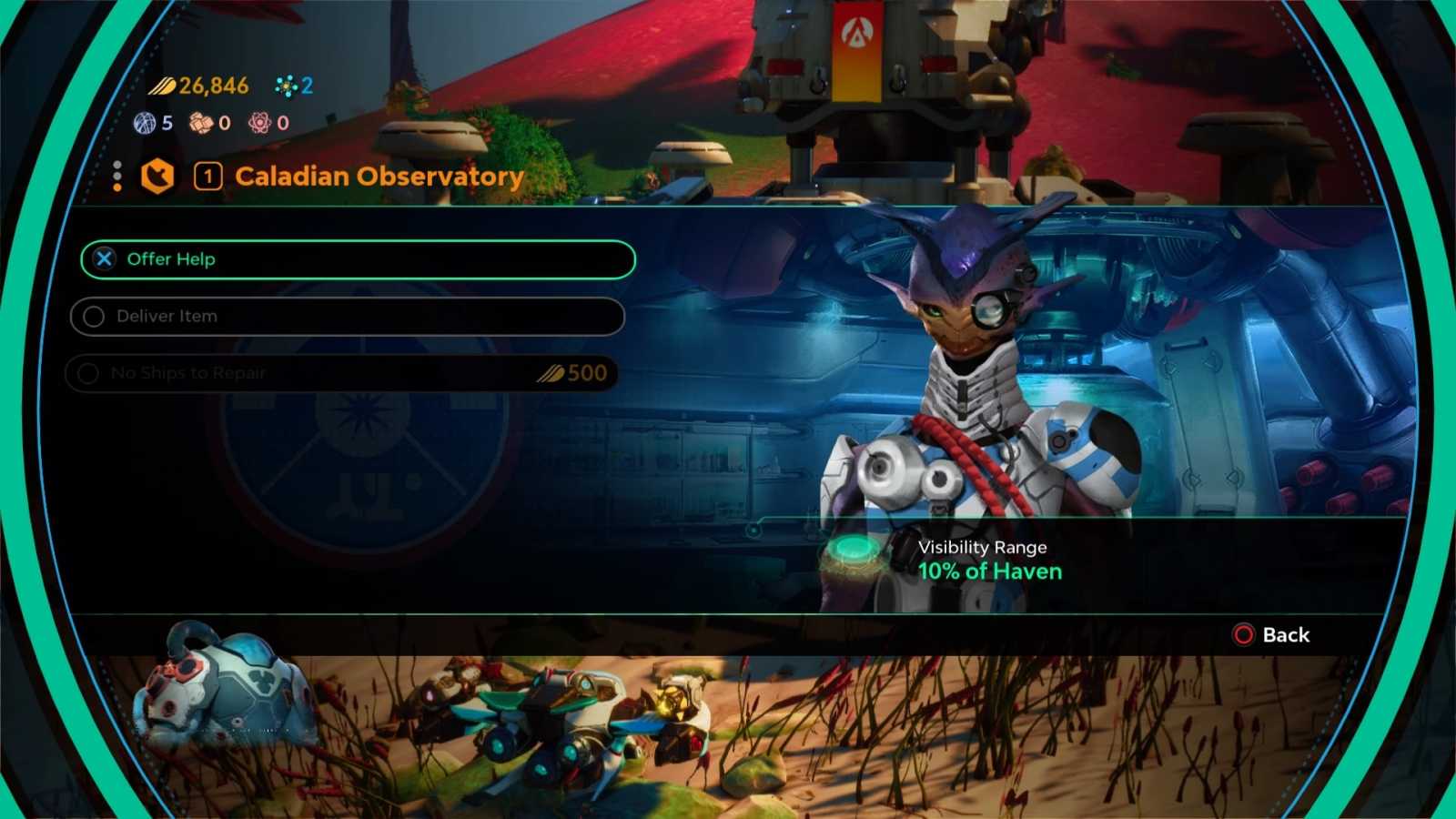Viewport: 1456px width, 819px height.
Task: Click the crates resource icon with 0 count
Action: click(202, 123)
